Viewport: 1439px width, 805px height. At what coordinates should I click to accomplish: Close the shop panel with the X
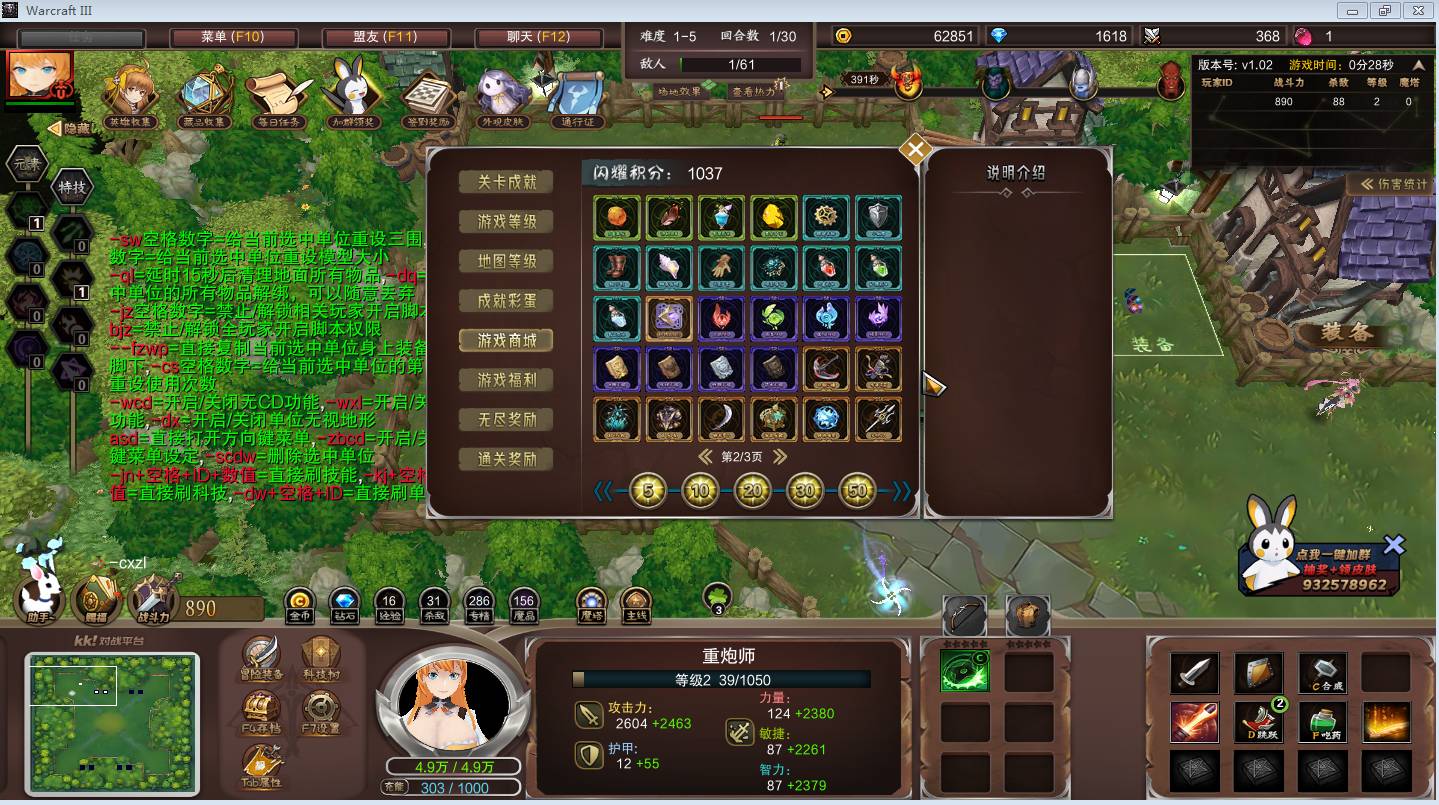coord(915,151)
